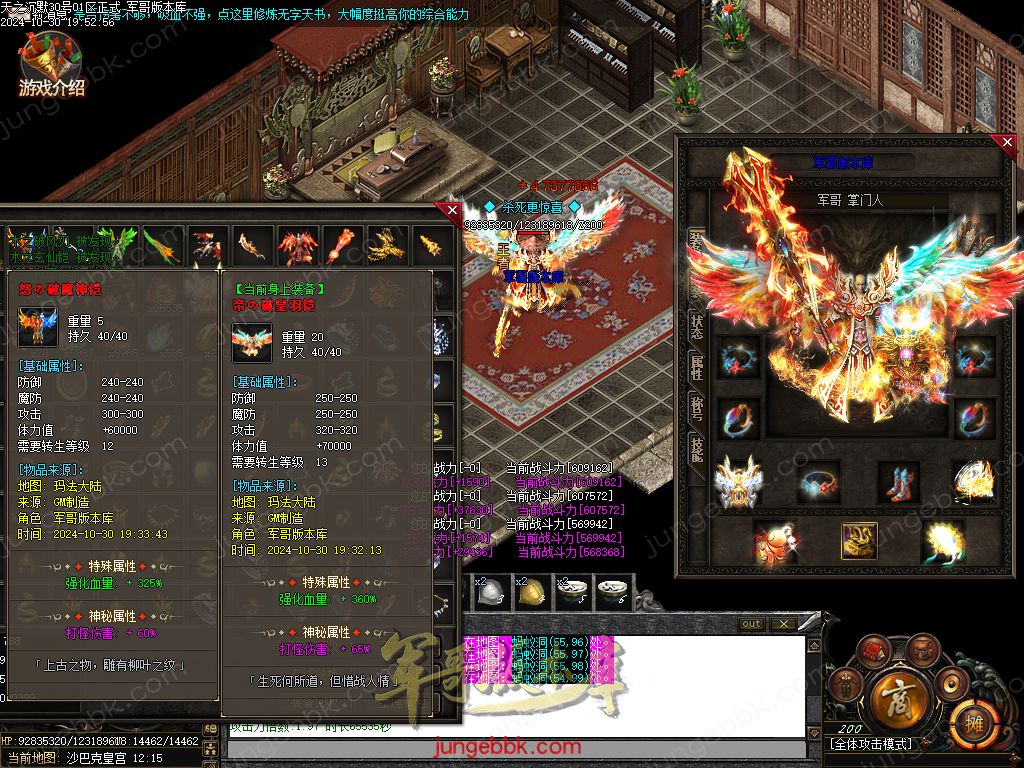Use the gold ingot hotbar item
This screenshot has height=768, width=1024.
pyautogui.click(x=532, y=595)
